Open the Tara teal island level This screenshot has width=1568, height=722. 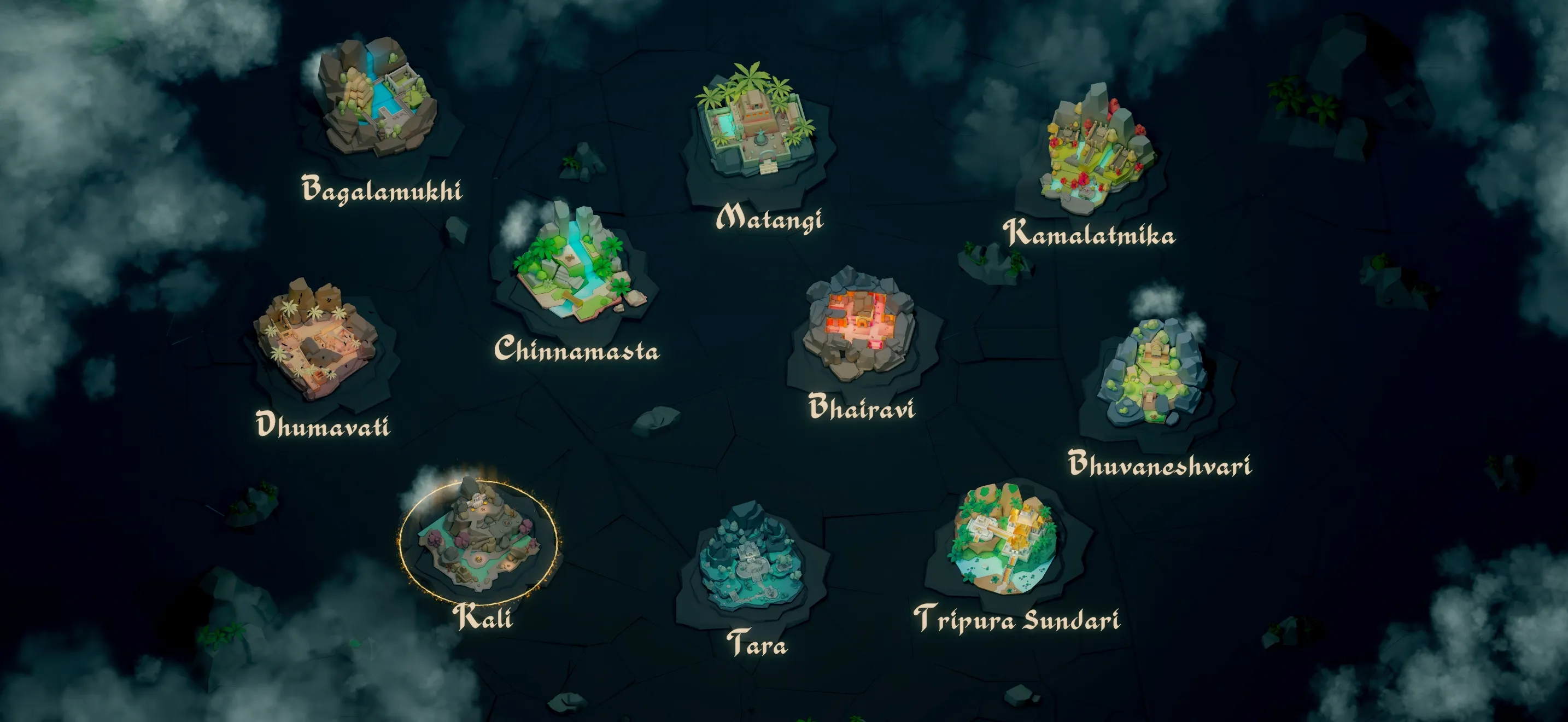[752, 563]
